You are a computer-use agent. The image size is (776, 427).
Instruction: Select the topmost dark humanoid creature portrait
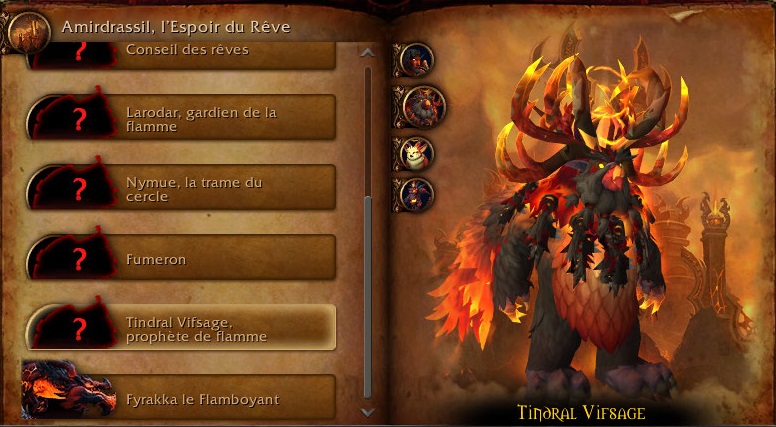[414, 59]
